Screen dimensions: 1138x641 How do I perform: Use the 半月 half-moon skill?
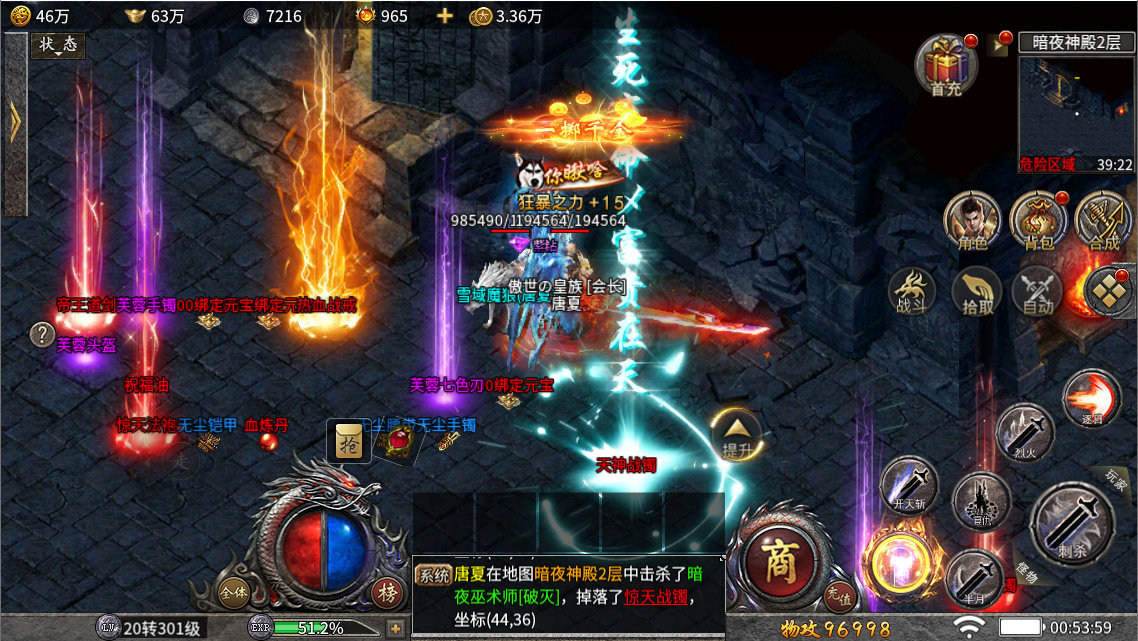click(972, 578)
